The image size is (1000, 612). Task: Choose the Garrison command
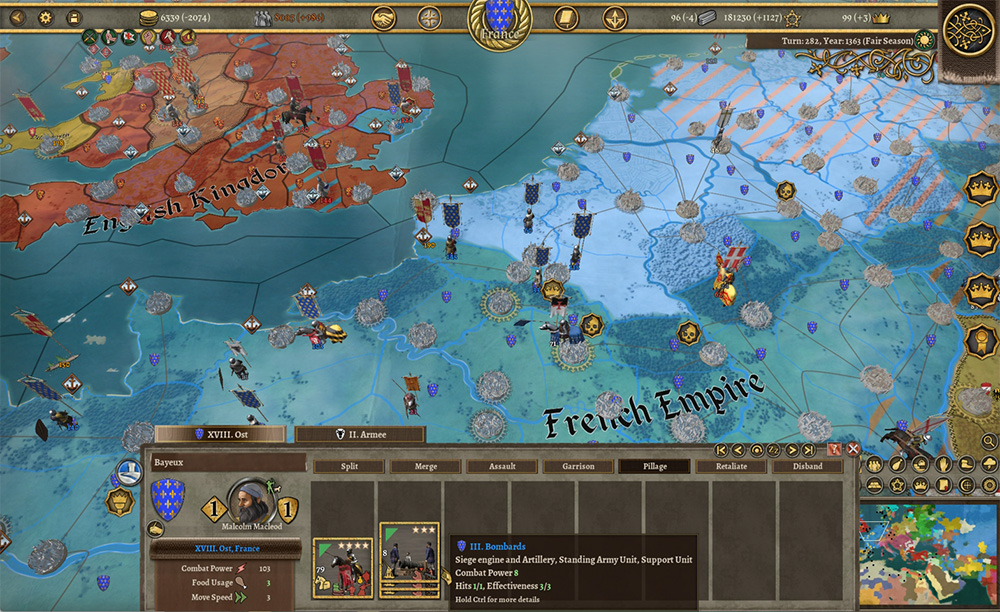(578, 466)
